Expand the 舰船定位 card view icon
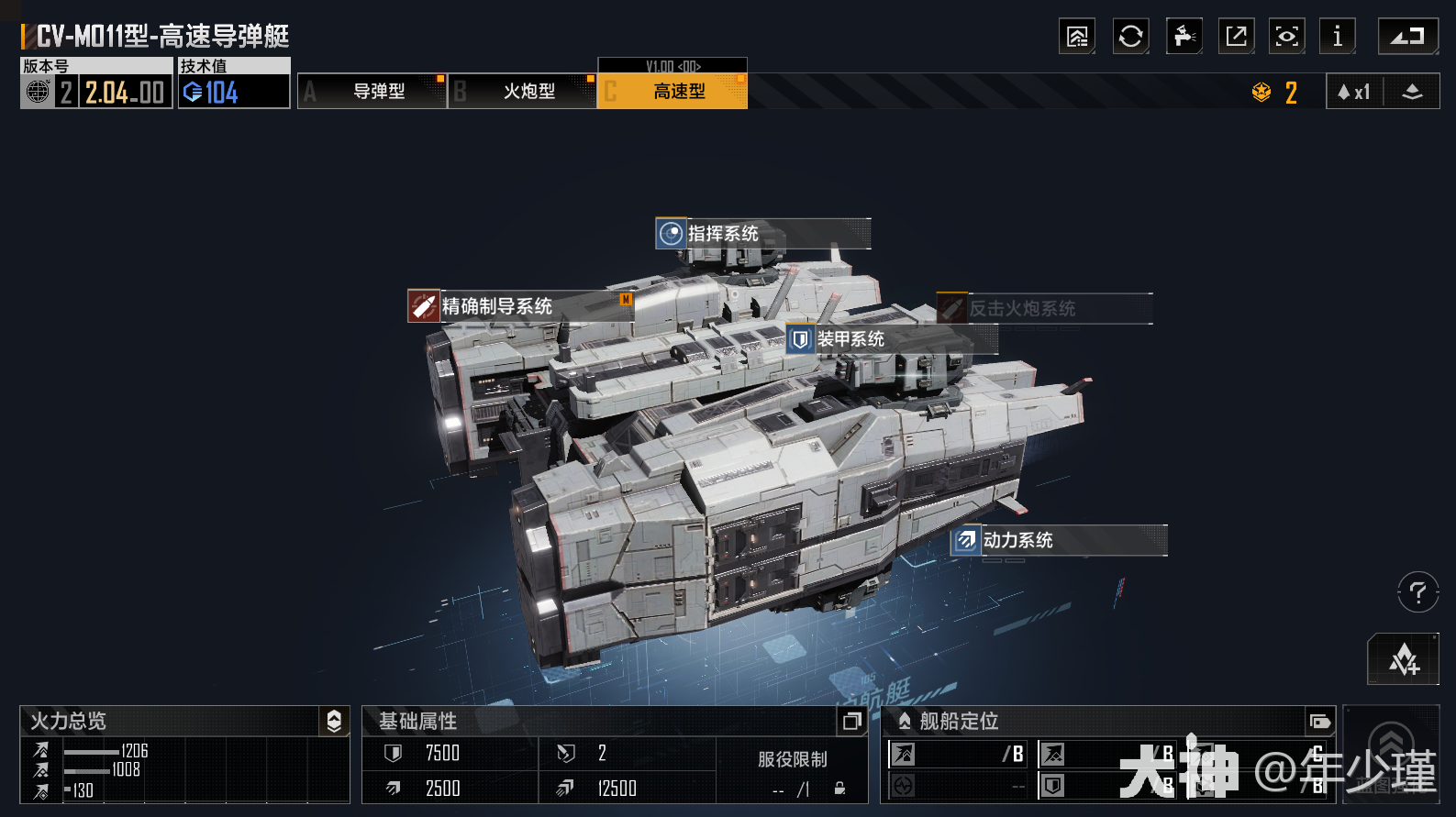 (1318, 722)
